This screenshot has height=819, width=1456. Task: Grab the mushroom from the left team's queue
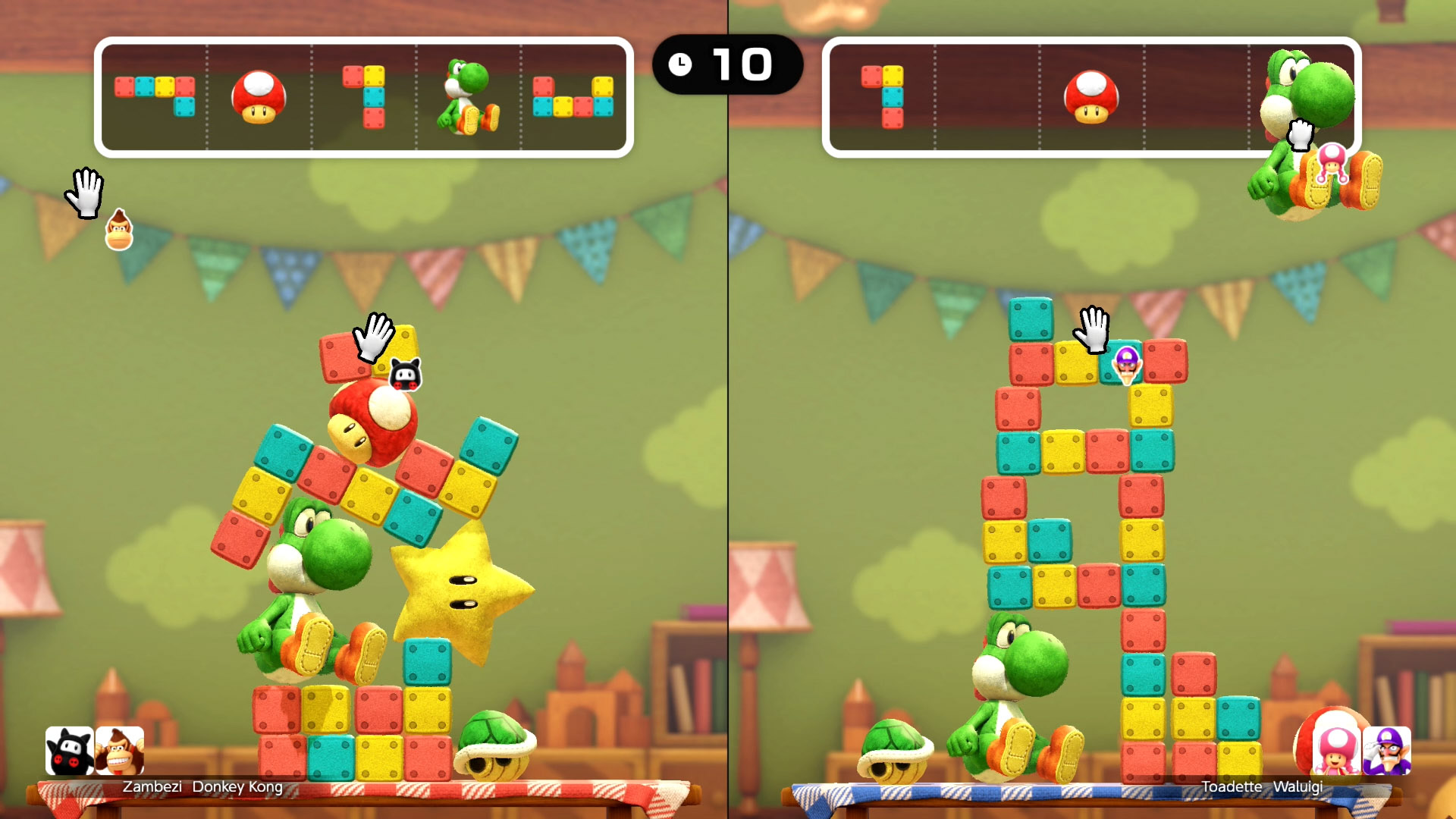tap(259, 96)
